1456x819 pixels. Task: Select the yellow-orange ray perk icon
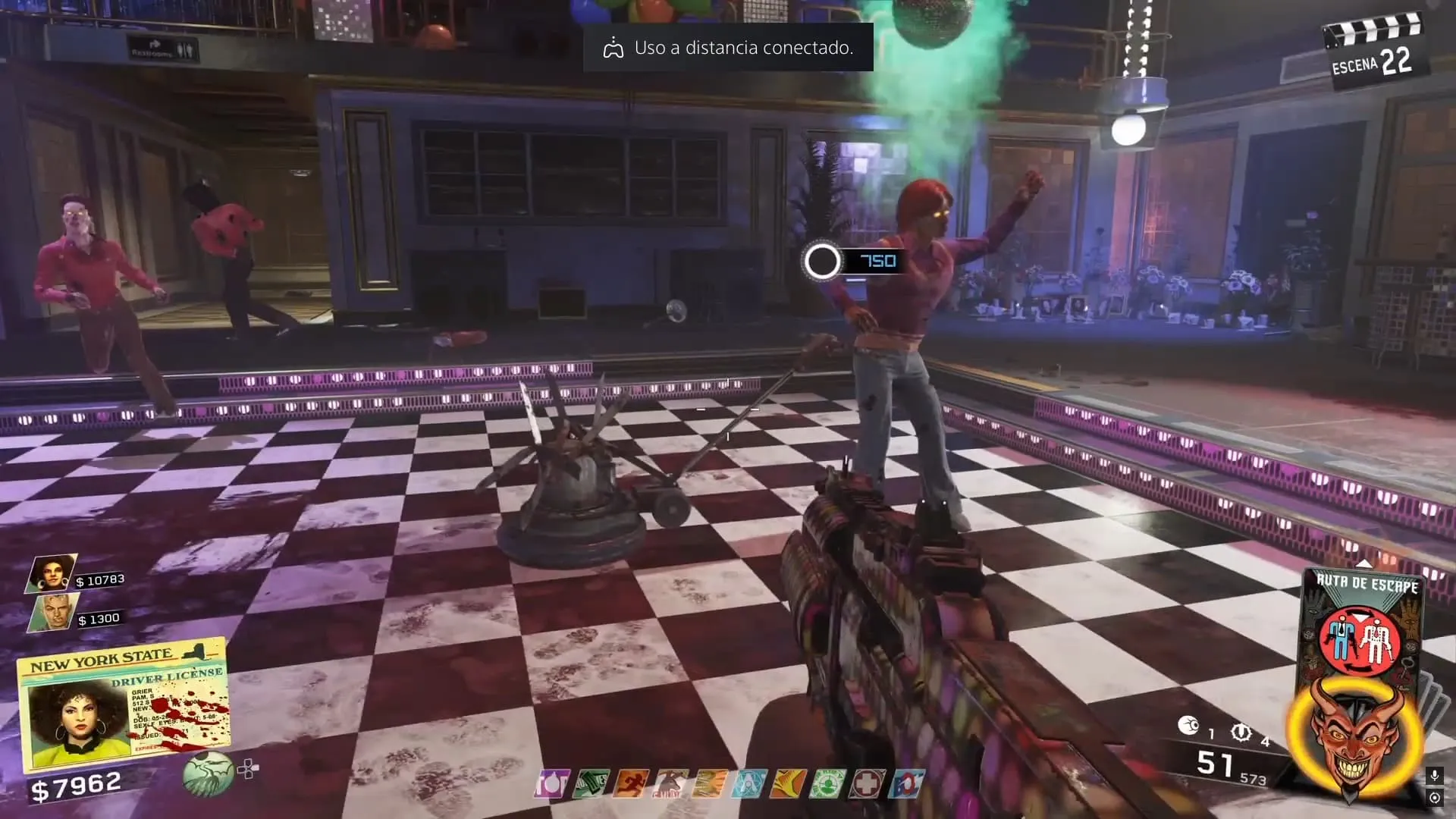coord(788,784)
